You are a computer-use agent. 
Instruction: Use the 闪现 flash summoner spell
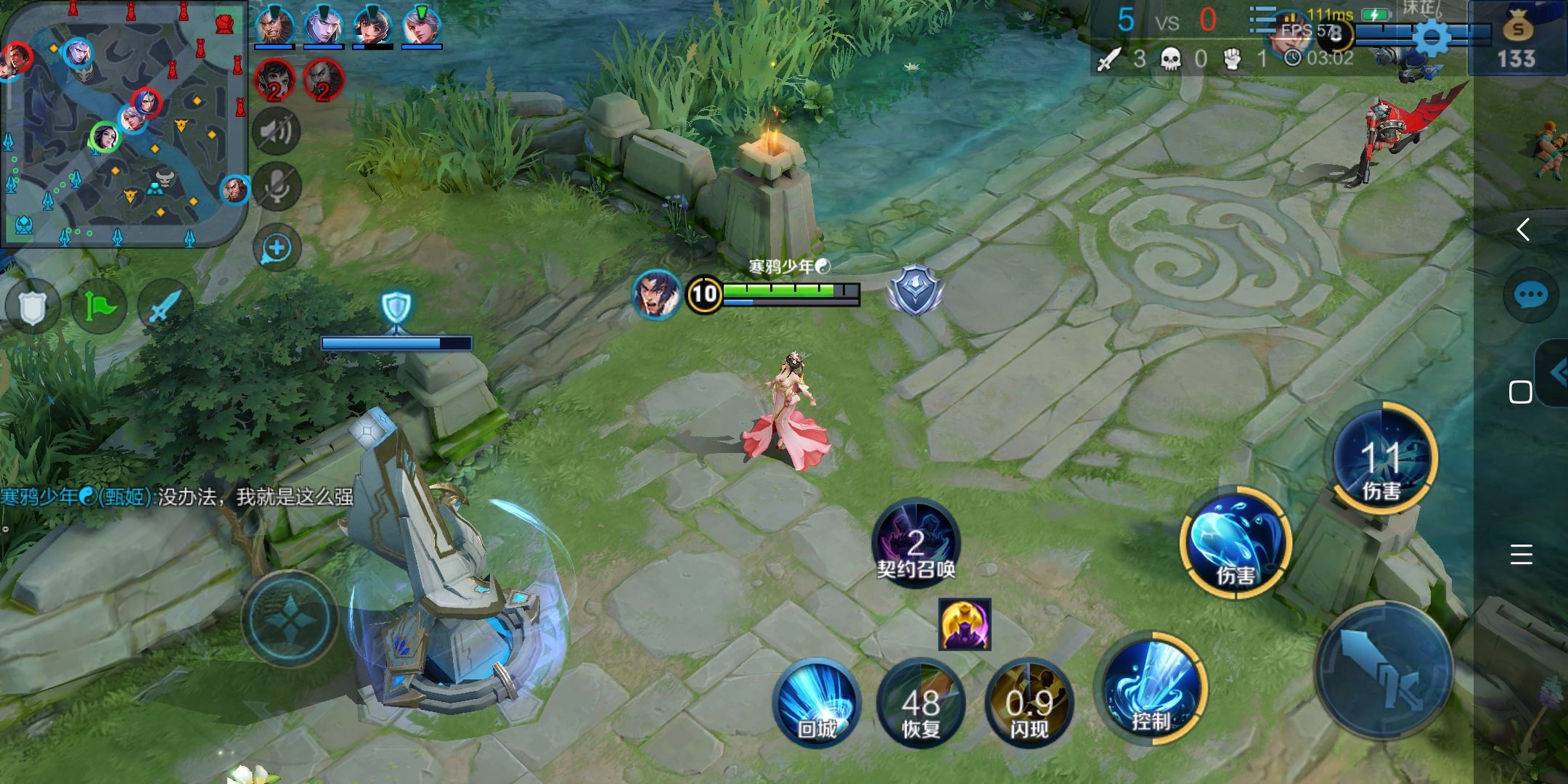click(x=1029, y=703)
